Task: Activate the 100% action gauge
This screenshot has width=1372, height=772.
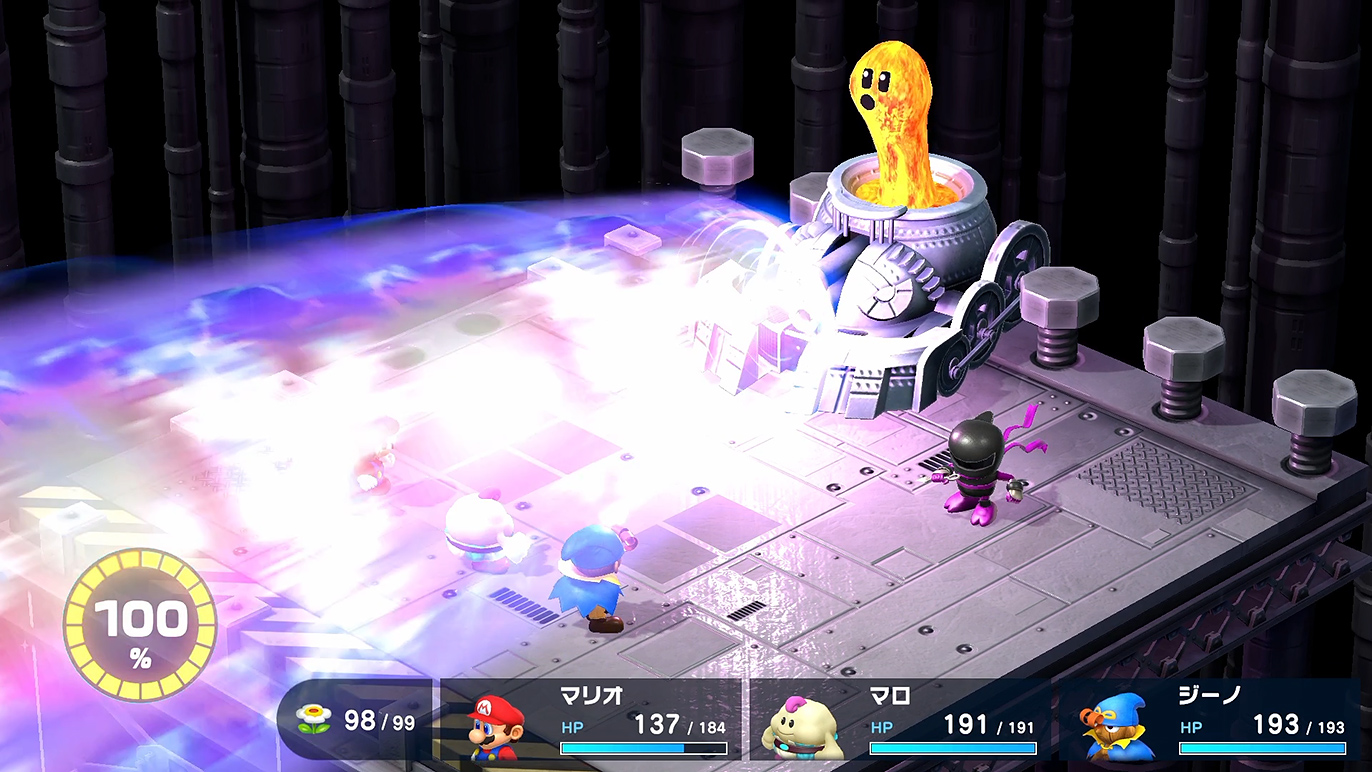Action: click(x=140, y=624)
